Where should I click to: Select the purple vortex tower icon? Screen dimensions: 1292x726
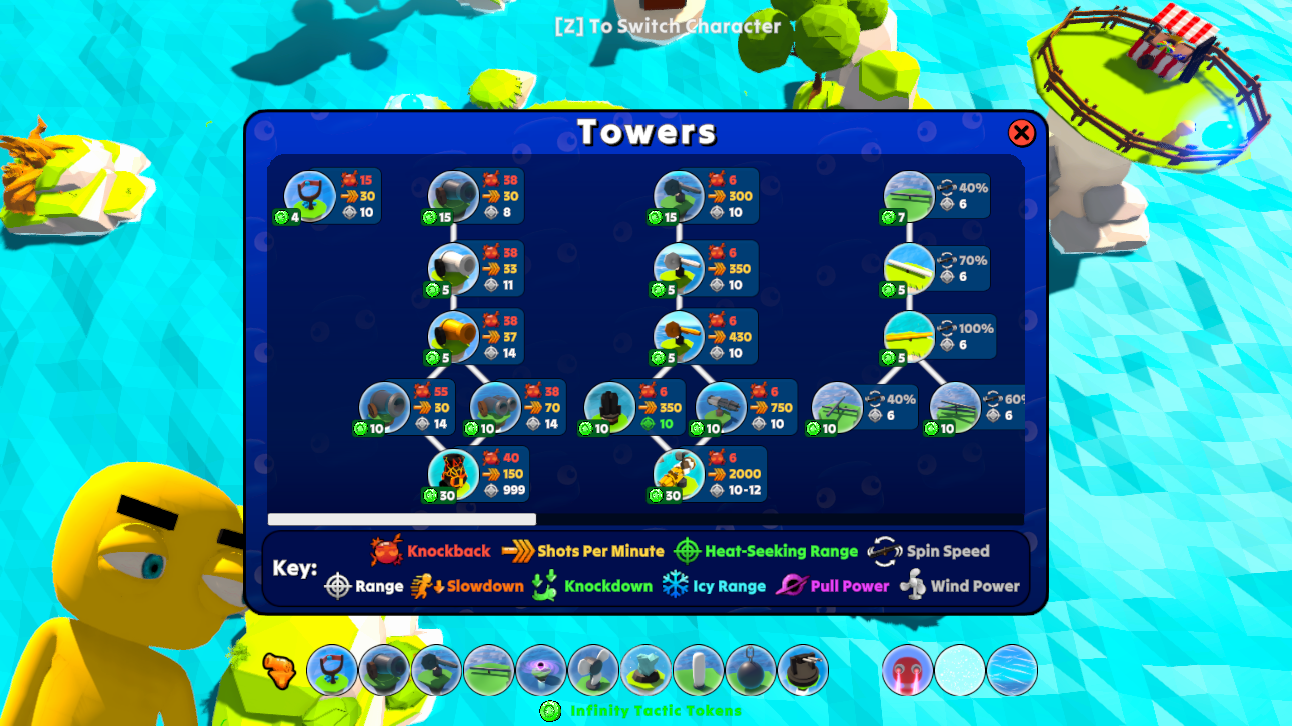[x=540, y=668]
